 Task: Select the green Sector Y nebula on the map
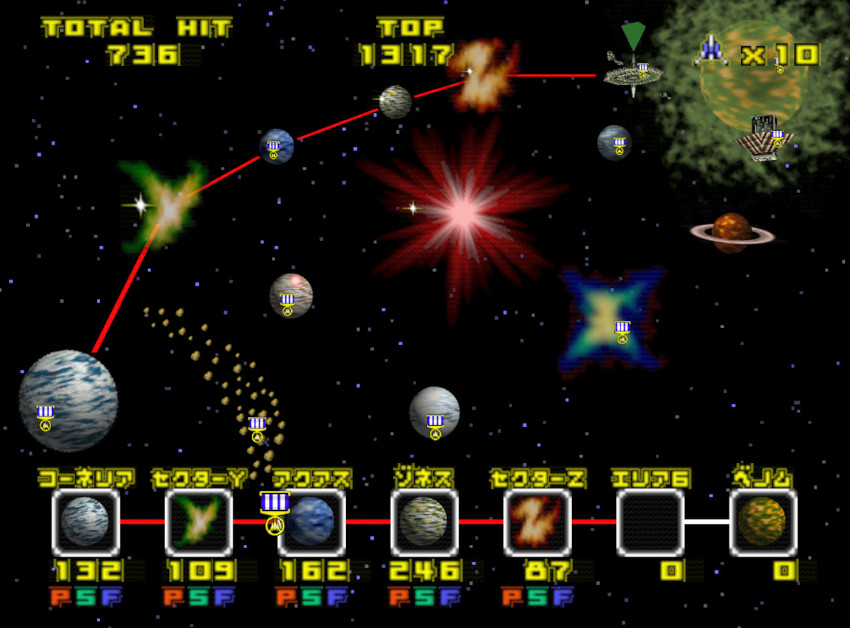tap(166, 204)
